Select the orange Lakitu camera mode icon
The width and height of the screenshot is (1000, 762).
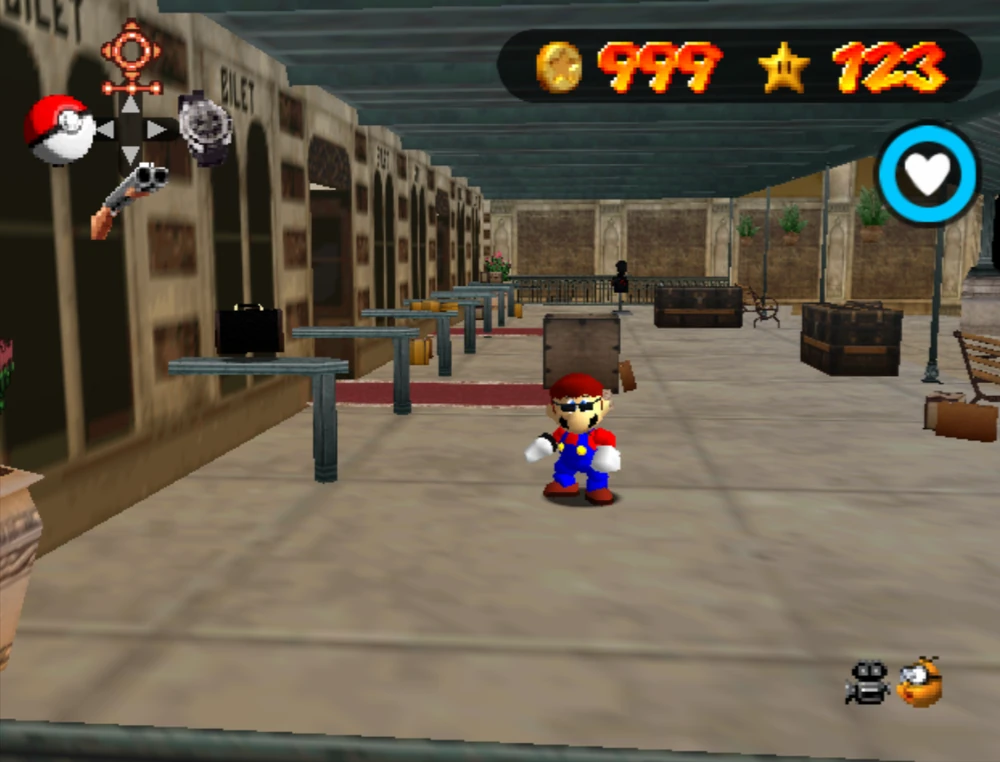(x=920, y=682)
